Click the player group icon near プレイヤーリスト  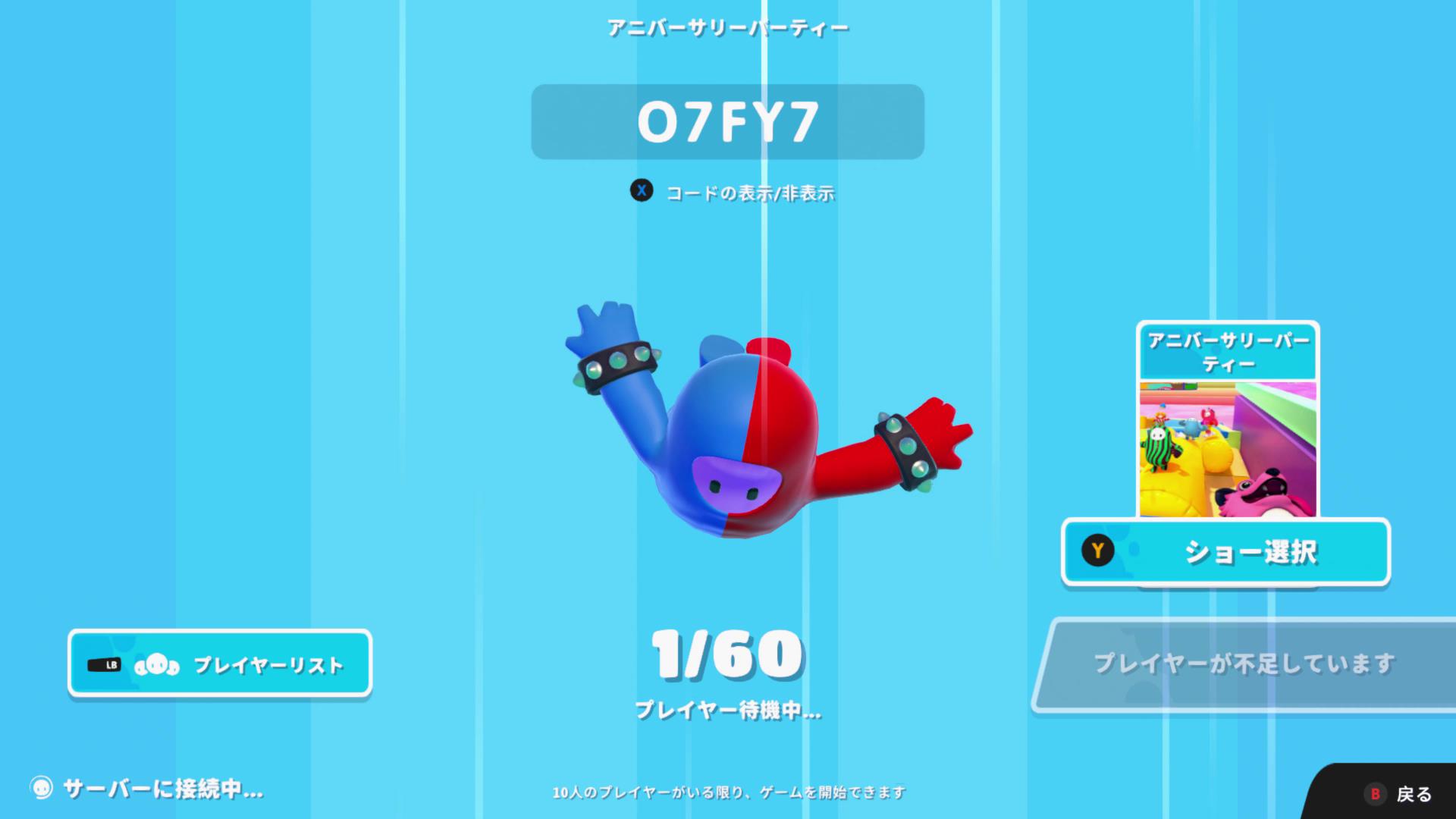[x=156, y=664]
